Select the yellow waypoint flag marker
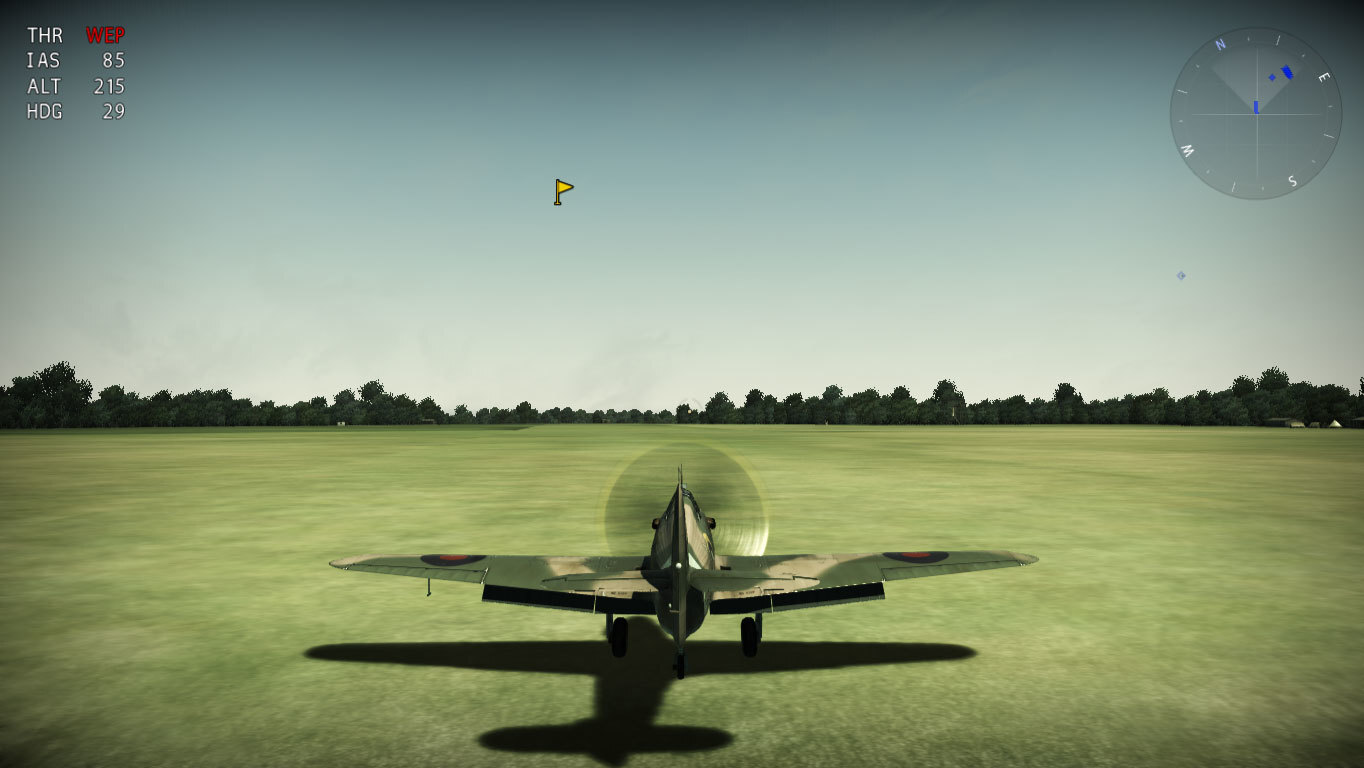Image resolution: width=1364 pixels, height=768 pixels. tap(564, 191)
